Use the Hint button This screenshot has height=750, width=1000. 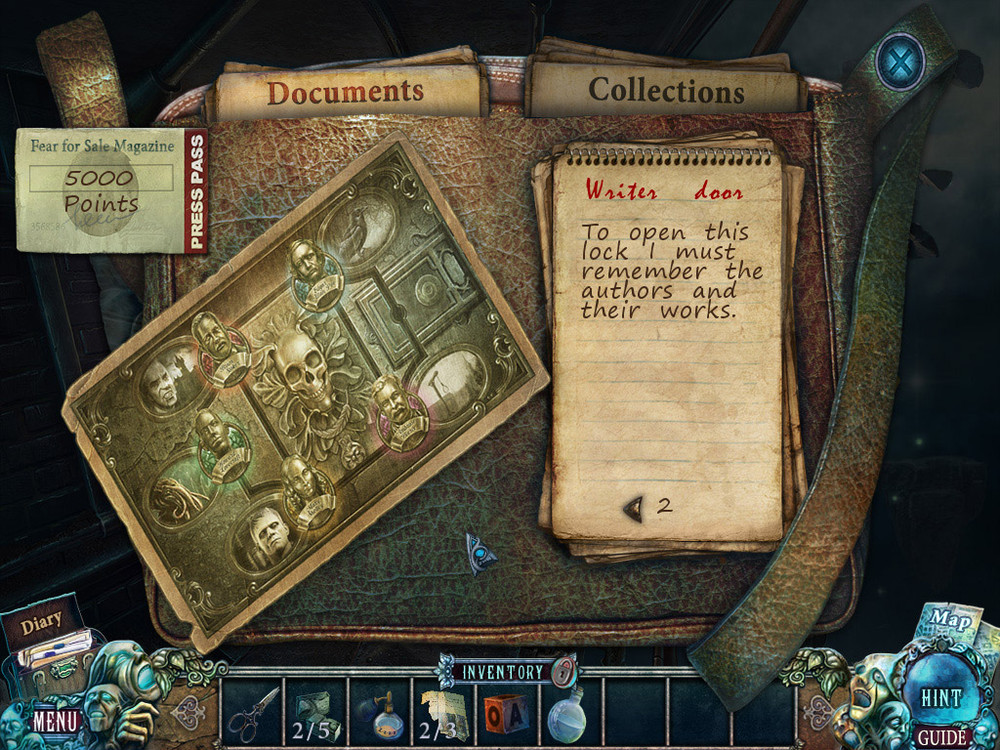(939, 696)
